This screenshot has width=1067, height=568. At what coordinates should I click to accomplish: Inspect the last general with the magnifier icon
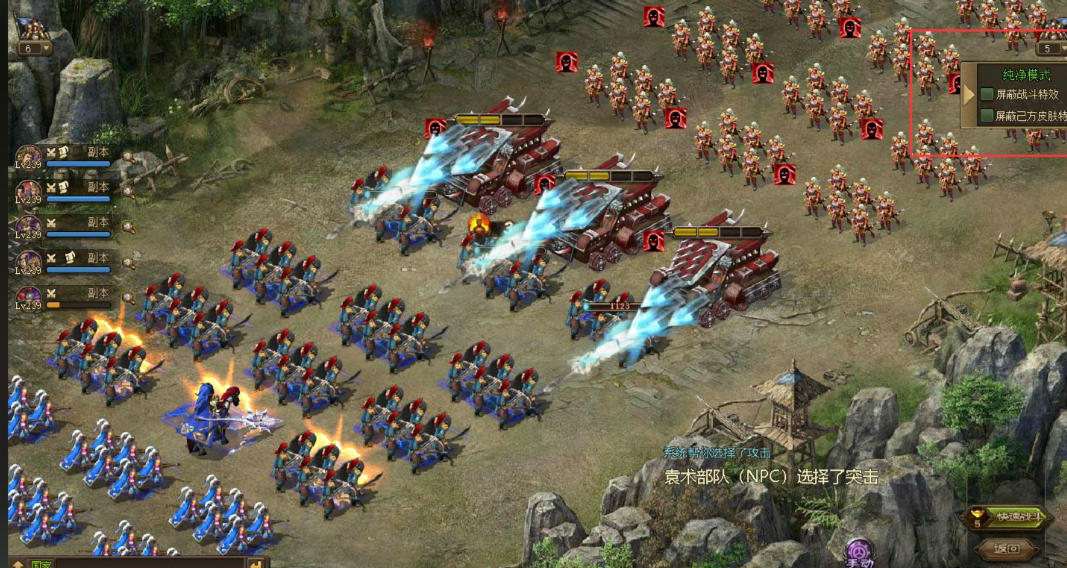click(x=128, y=297)
